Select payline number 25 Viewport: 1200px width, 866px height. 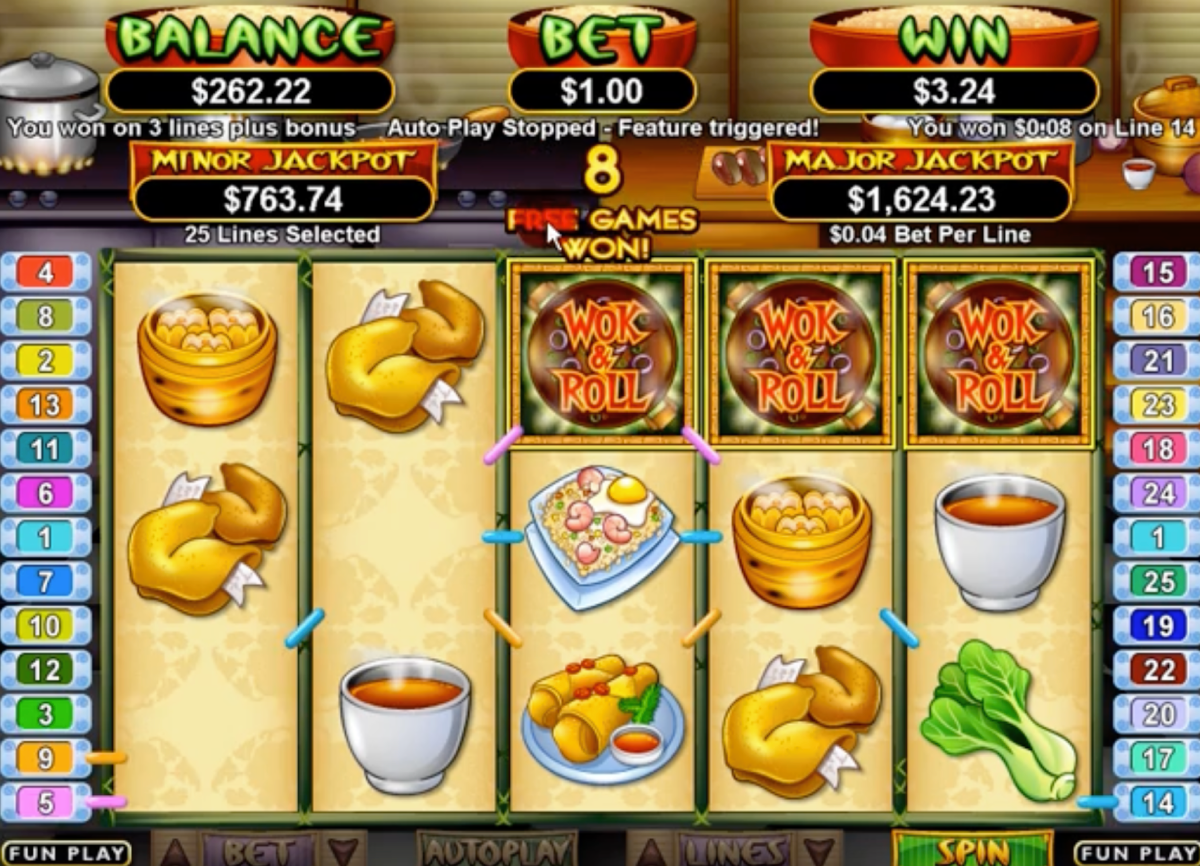pos(1157,581)
